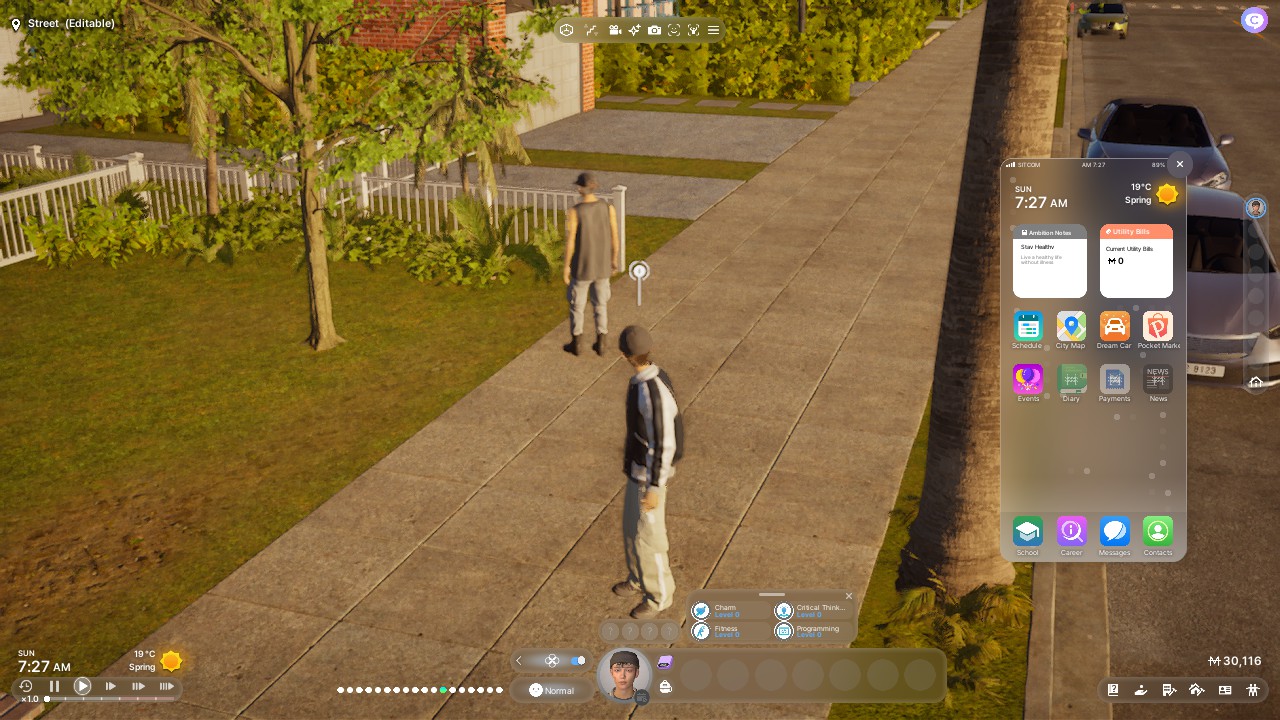This screenshot has width=1280, height=720.
Task: Close the skills popup above the hotbar
Action: tap(849, 597)
